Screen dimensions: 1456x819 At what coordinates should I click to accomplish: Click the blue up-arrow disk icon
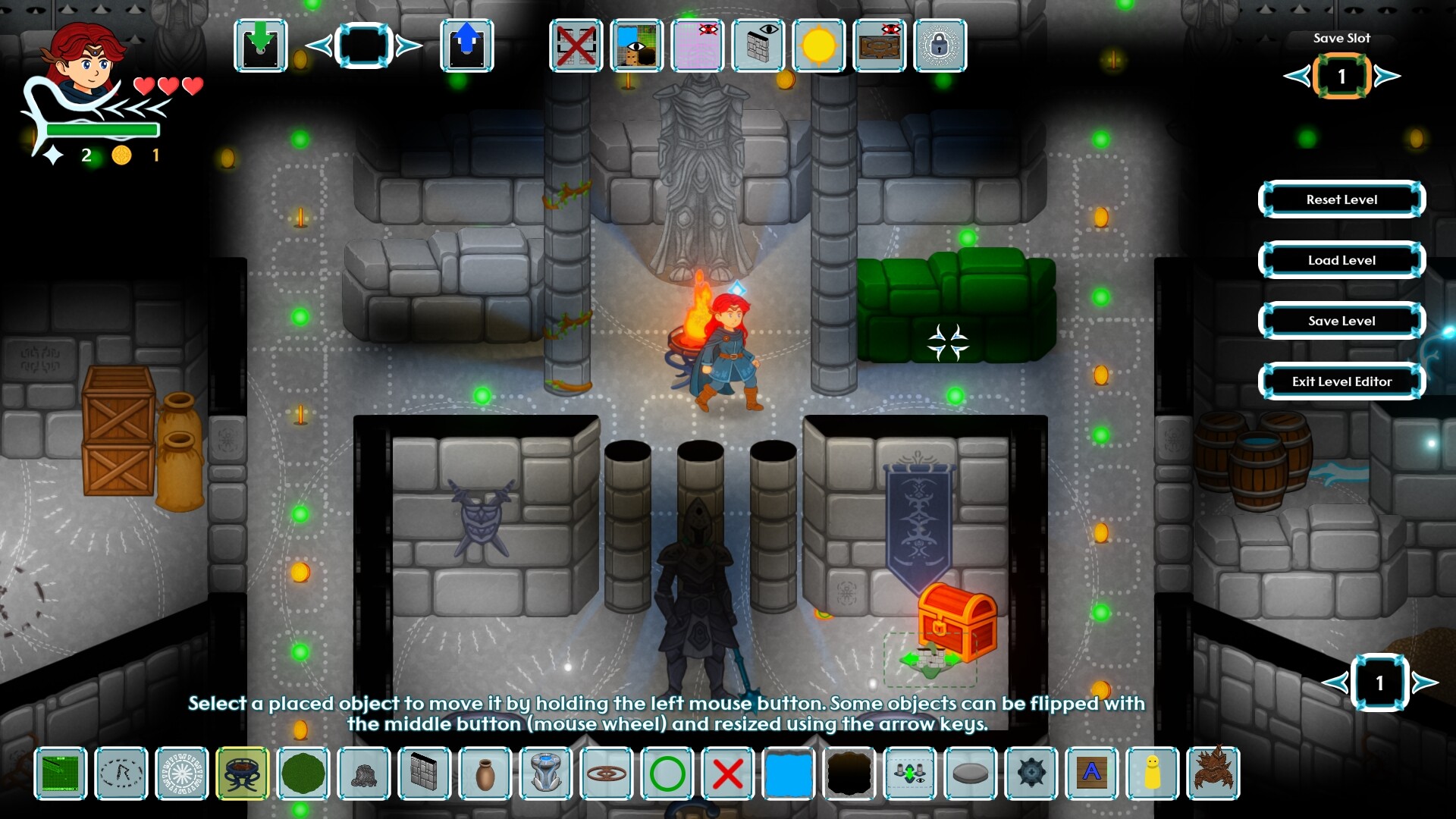pos(467,45)
